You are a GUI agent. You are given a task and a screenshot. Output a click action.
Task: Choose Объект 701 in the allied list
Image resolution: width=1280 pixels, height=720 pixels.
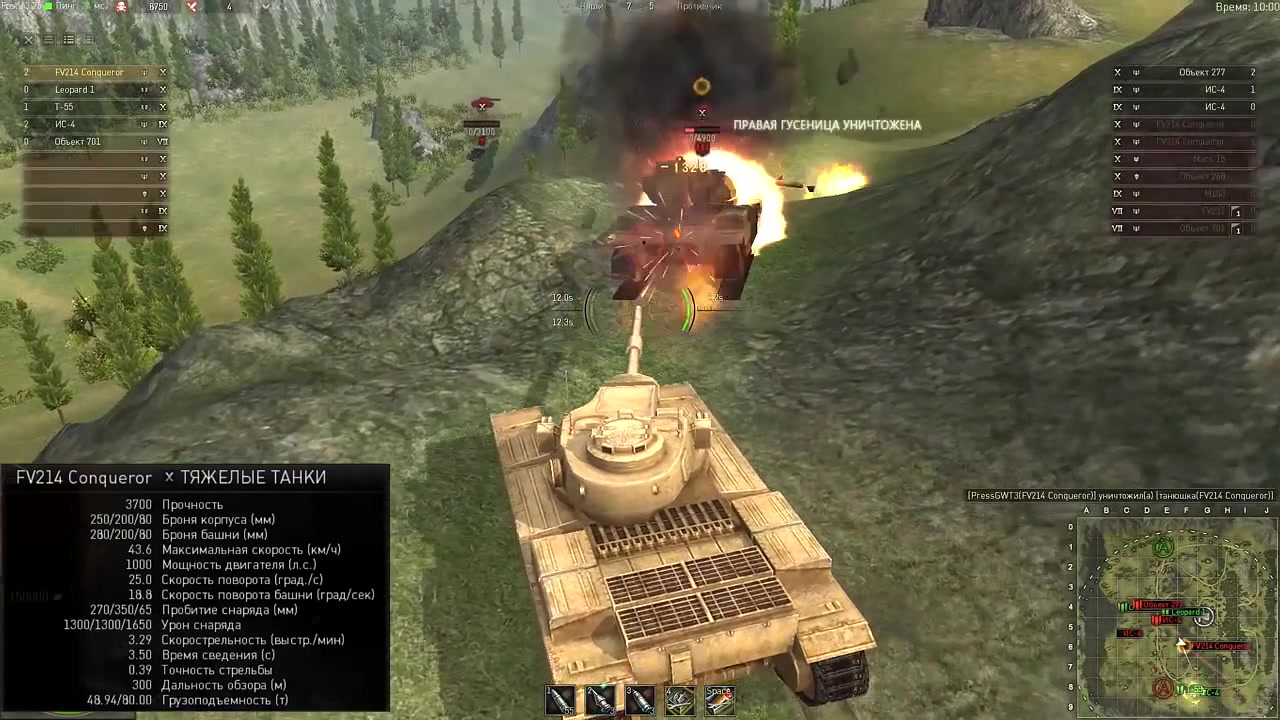coord(78,142)
